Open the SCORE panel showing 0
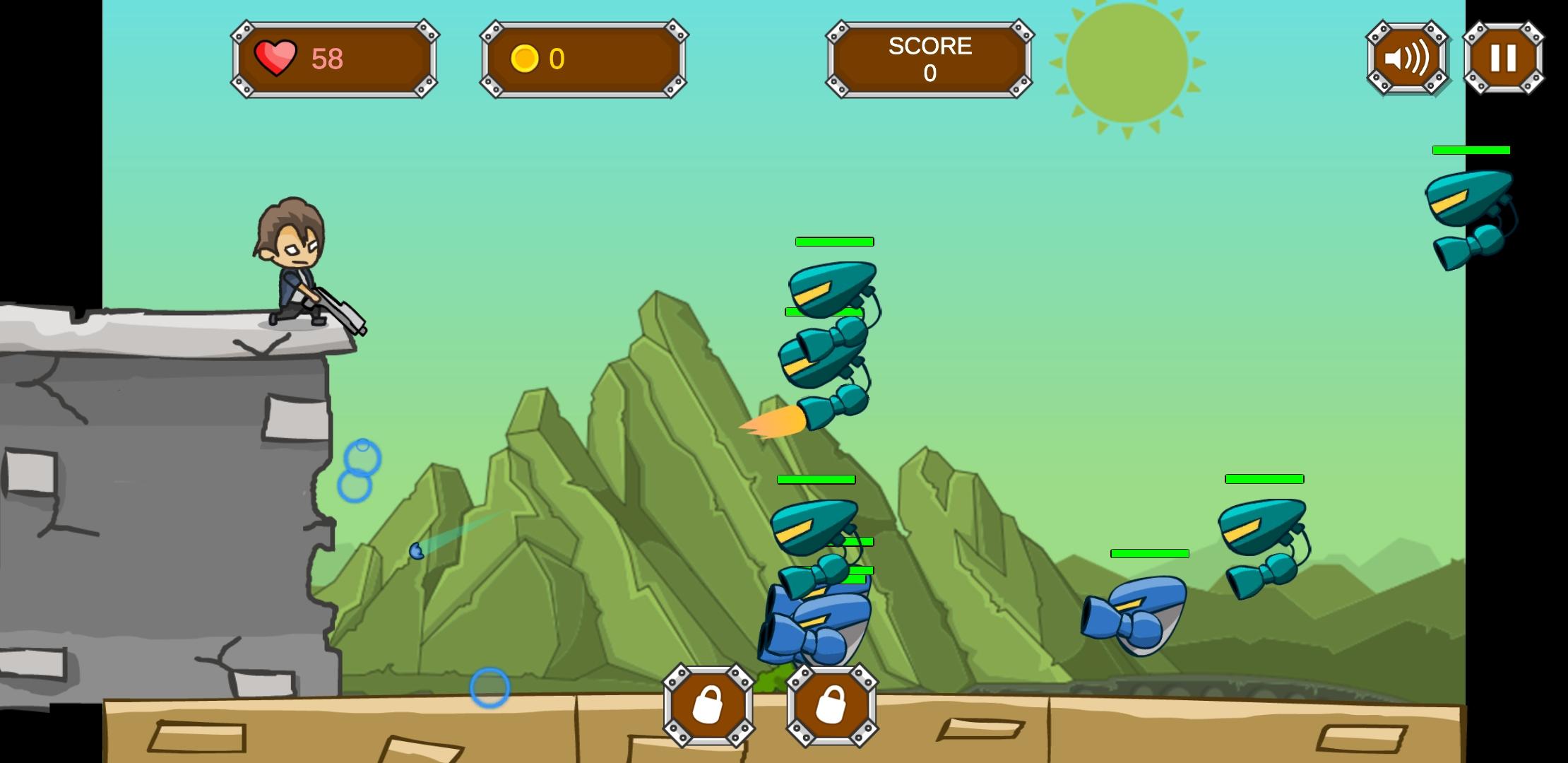This screenshot has width=1568, height=763. click(929, 60)
